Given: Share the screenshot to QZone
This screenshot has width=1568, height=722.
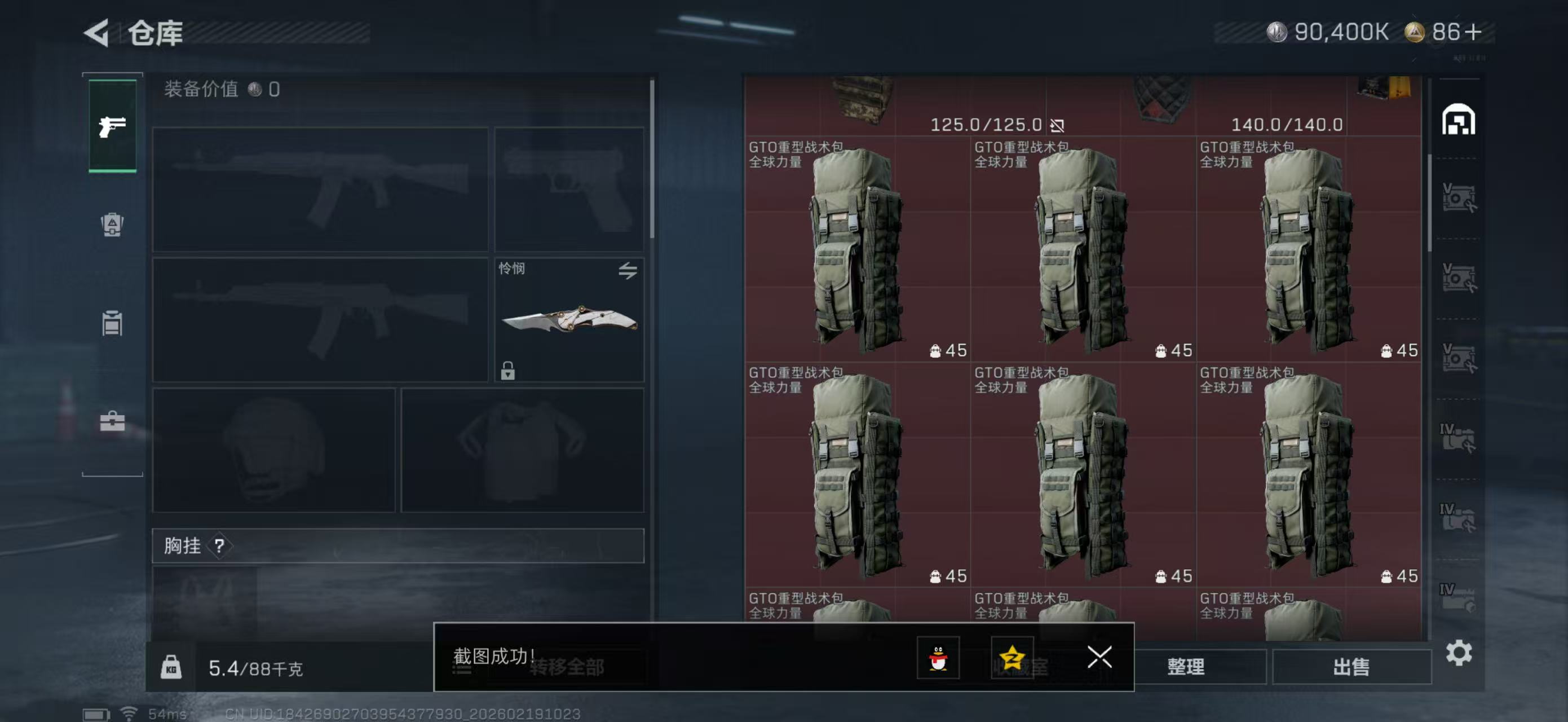Looking at the screenshot, I should (x=1014, y=659).
